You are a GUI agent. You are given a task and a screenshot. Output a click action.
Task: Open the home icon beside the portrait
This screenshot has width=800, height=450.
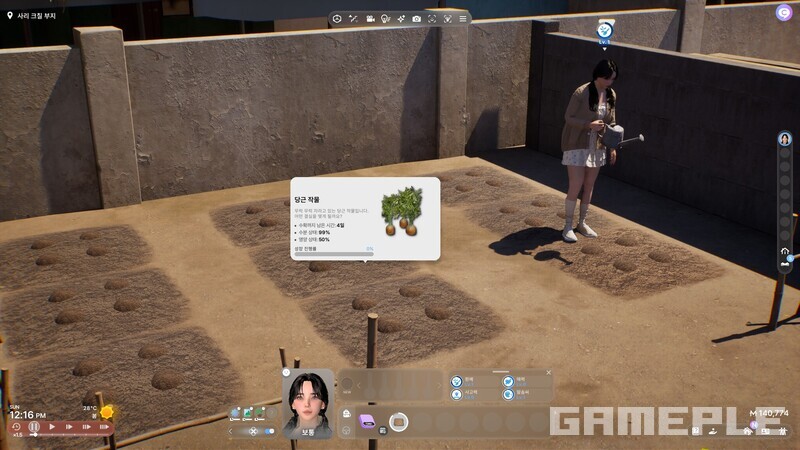pyautogui.click(x=346, y=413)
